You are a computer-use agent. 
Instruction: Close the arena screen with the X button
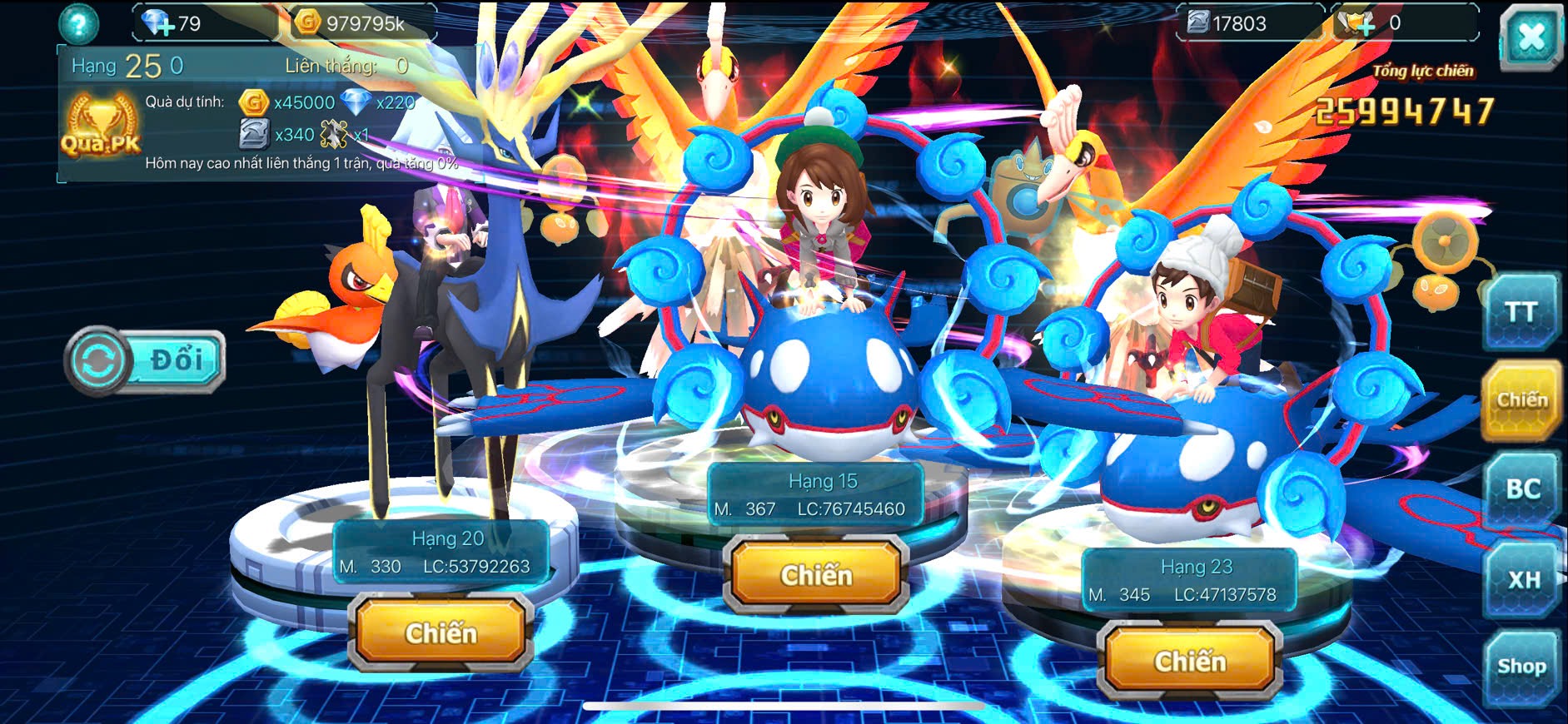1531,37
